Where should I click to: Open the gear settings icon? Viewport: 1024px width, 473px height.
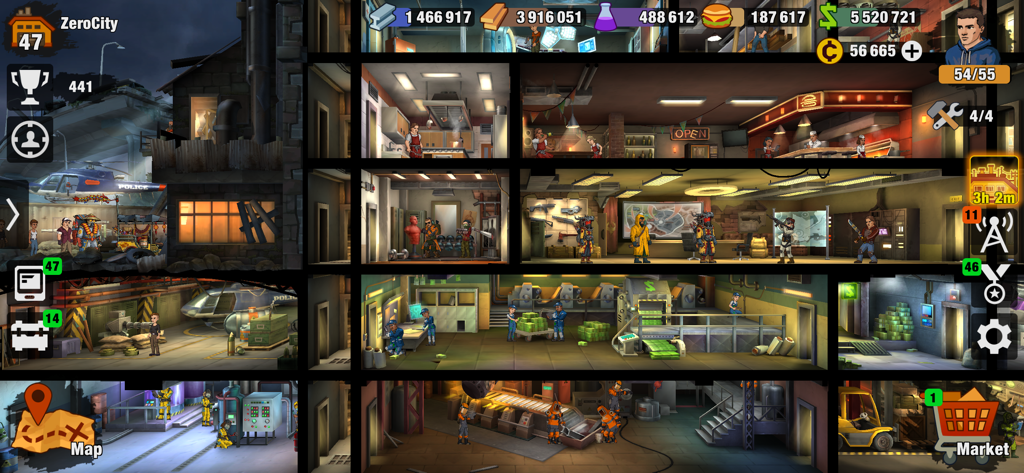(x=993, y=336)
